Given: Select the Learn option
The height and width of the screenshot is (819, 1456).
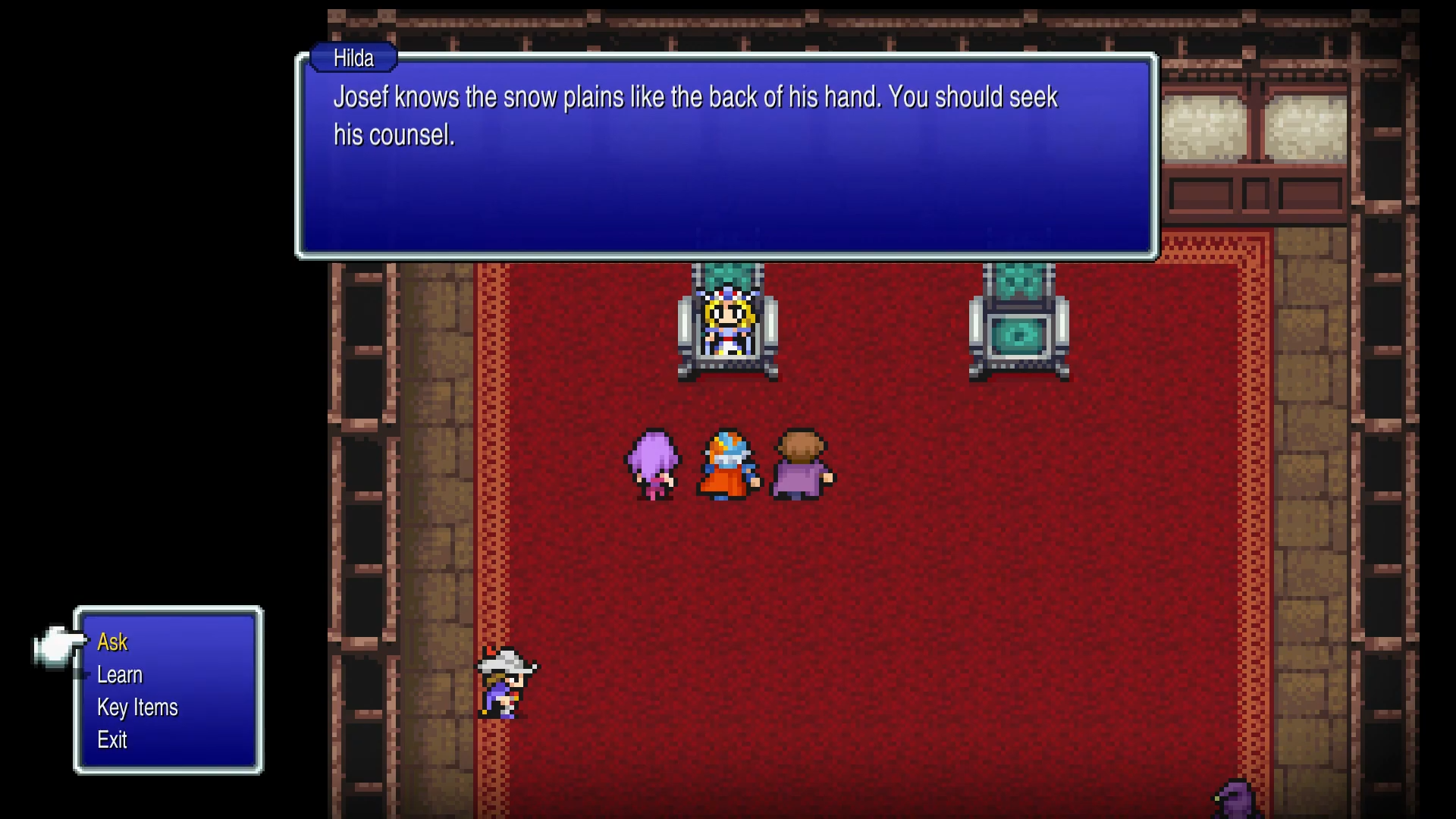Looking at the screenshot, I should pyautogui.click(x=120, y=675).
